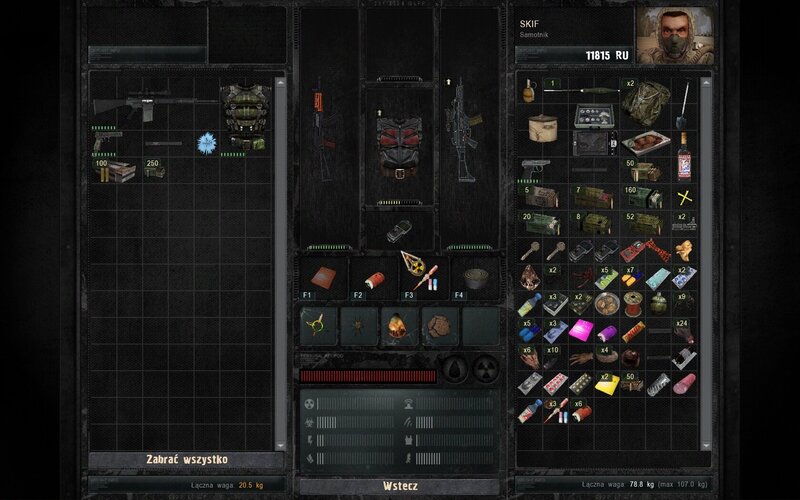Click the "Zabrać wszystko" take-all button
The image size is (800, 500).
[187, 460]
